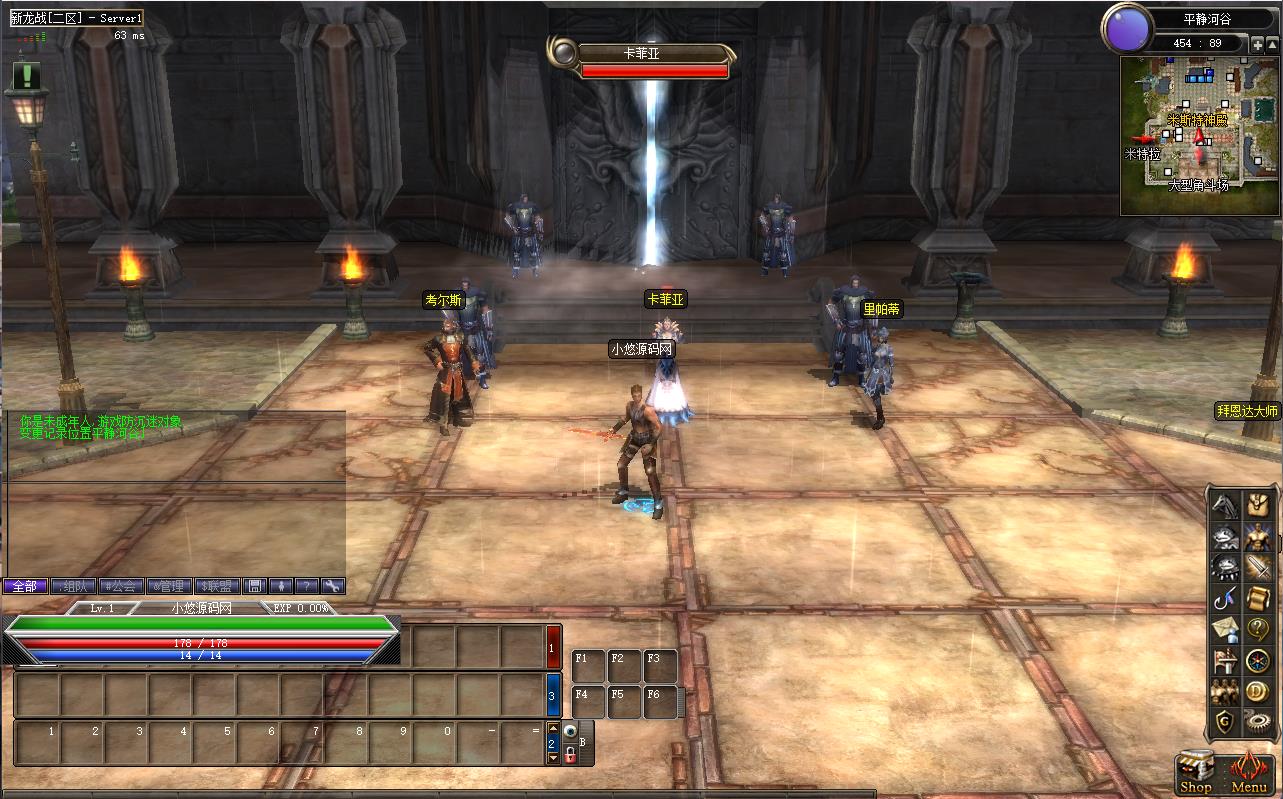This screenshot has width=1283, height=799.
Task: Click the green exclamation notice icon
Action: tap(27, 75)
